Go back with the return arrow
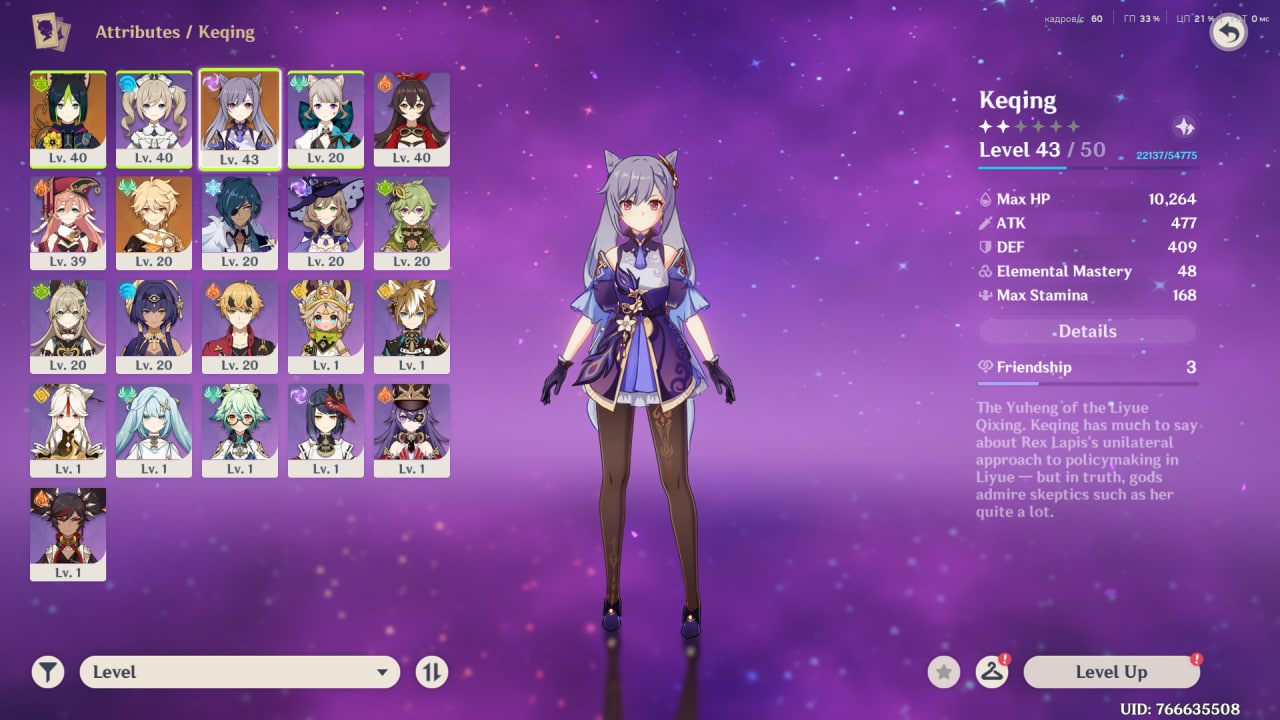 tap(1229, 33)
